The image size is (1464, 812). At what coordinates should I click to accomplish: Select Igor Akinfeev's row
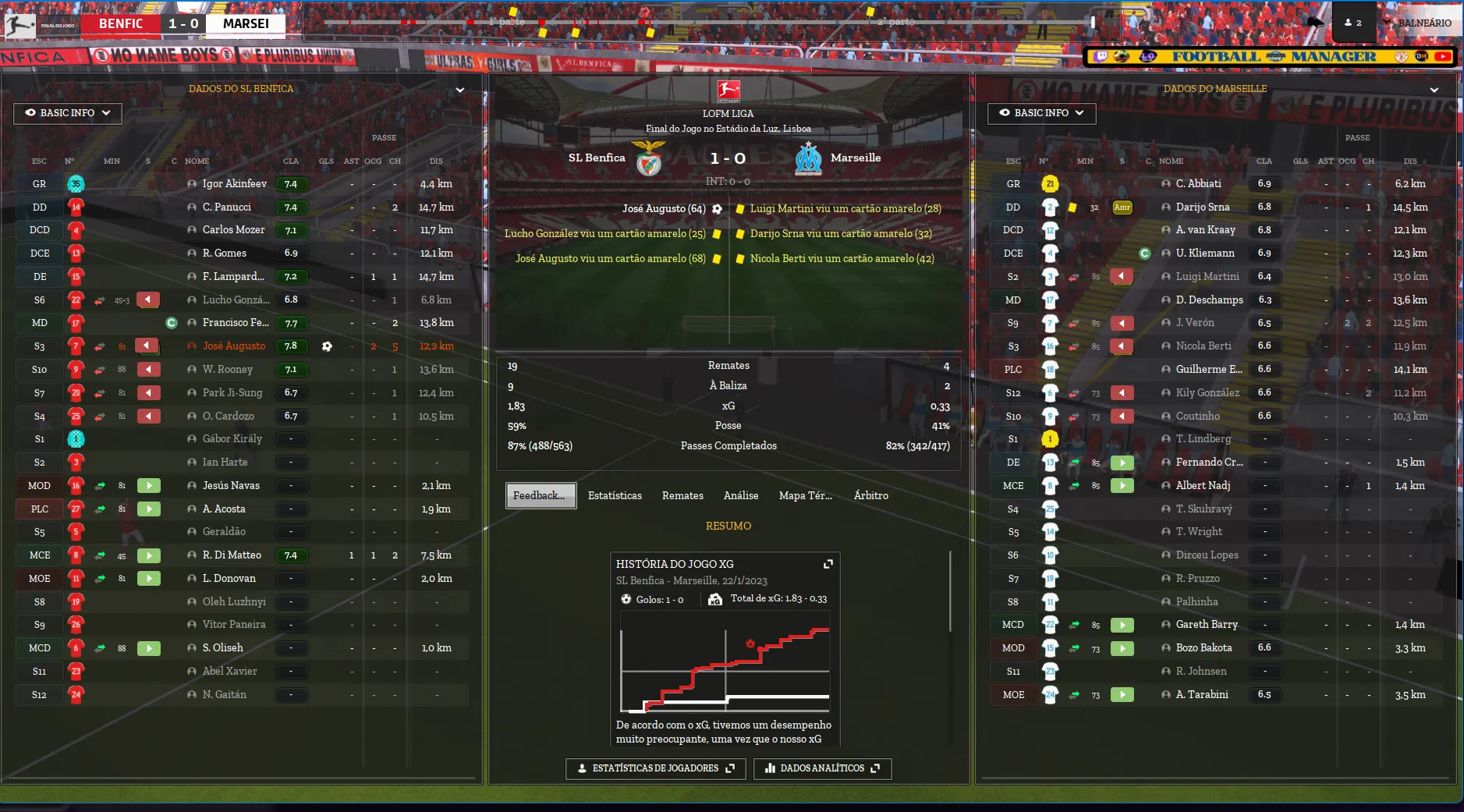point(234,184)
